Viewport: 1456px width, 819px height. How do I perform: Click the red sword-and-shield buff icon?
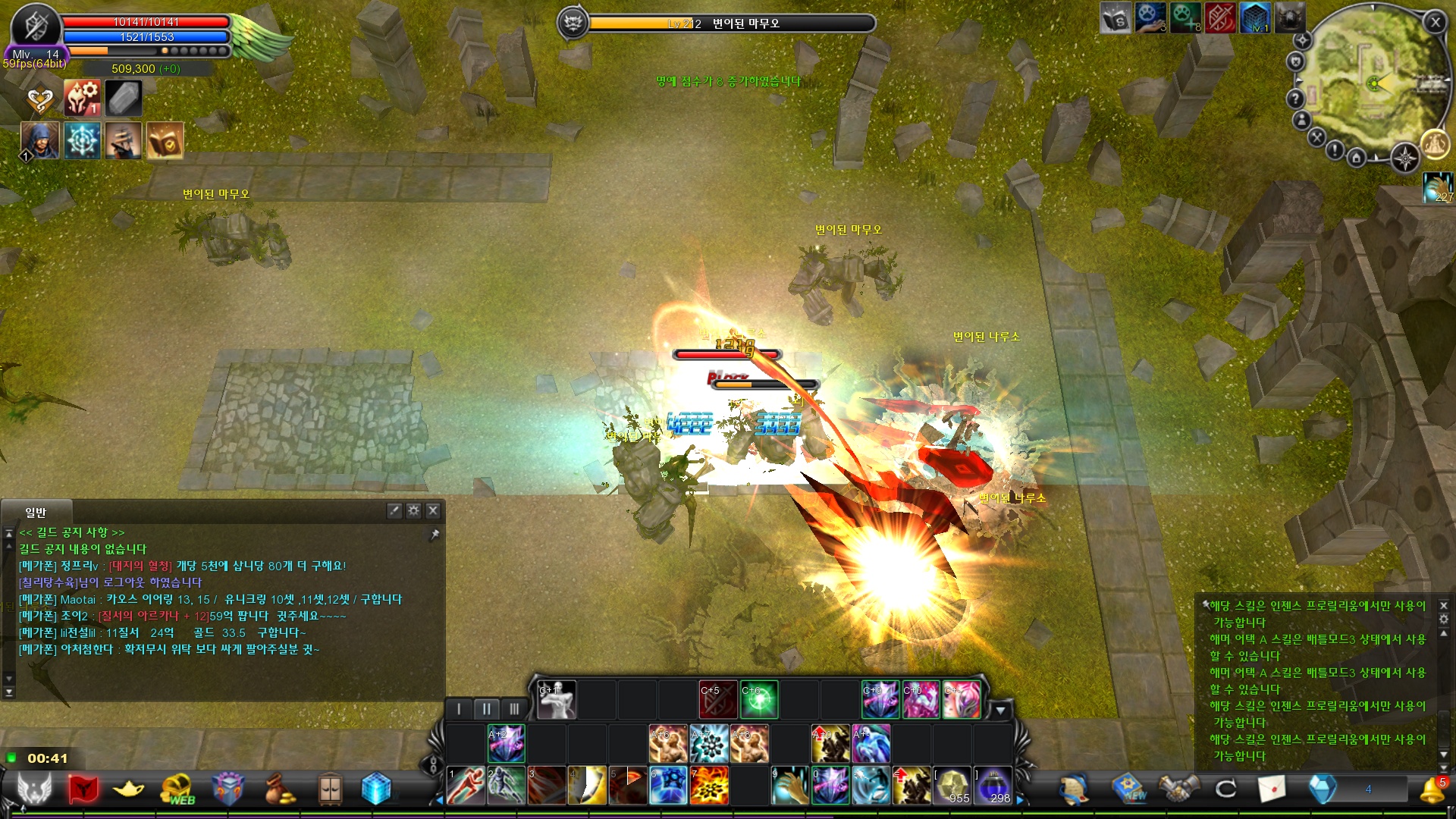tap(1220, 18)
